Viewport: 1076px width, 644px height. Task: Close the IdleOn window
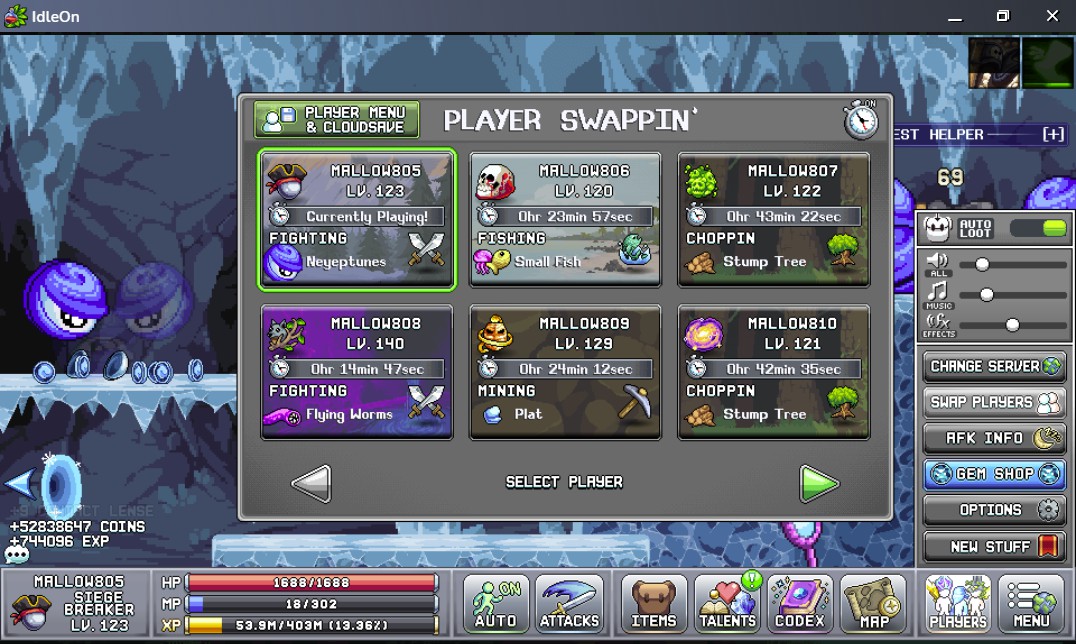pyautogui.click(x=1051, y=16)
